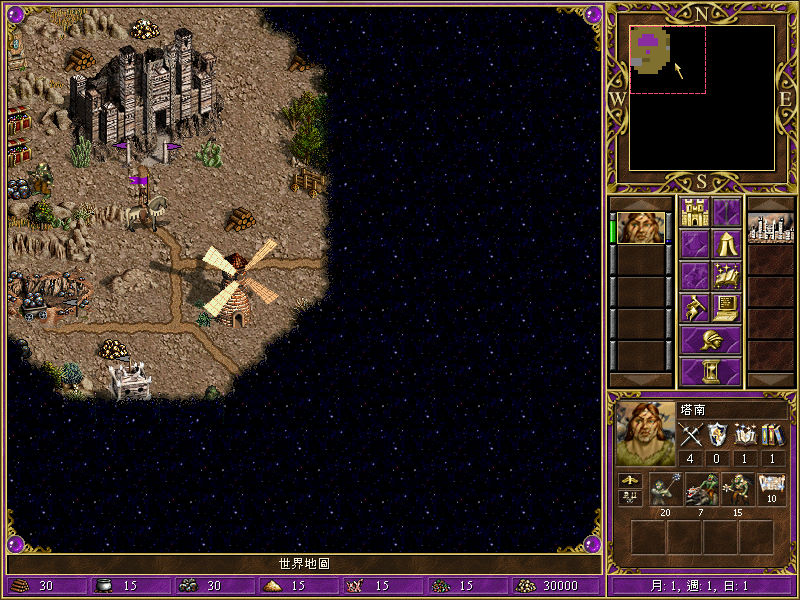Put the hero to sleep with the tent button
This screenshot has height=600, width=800.
pos(726,243)
